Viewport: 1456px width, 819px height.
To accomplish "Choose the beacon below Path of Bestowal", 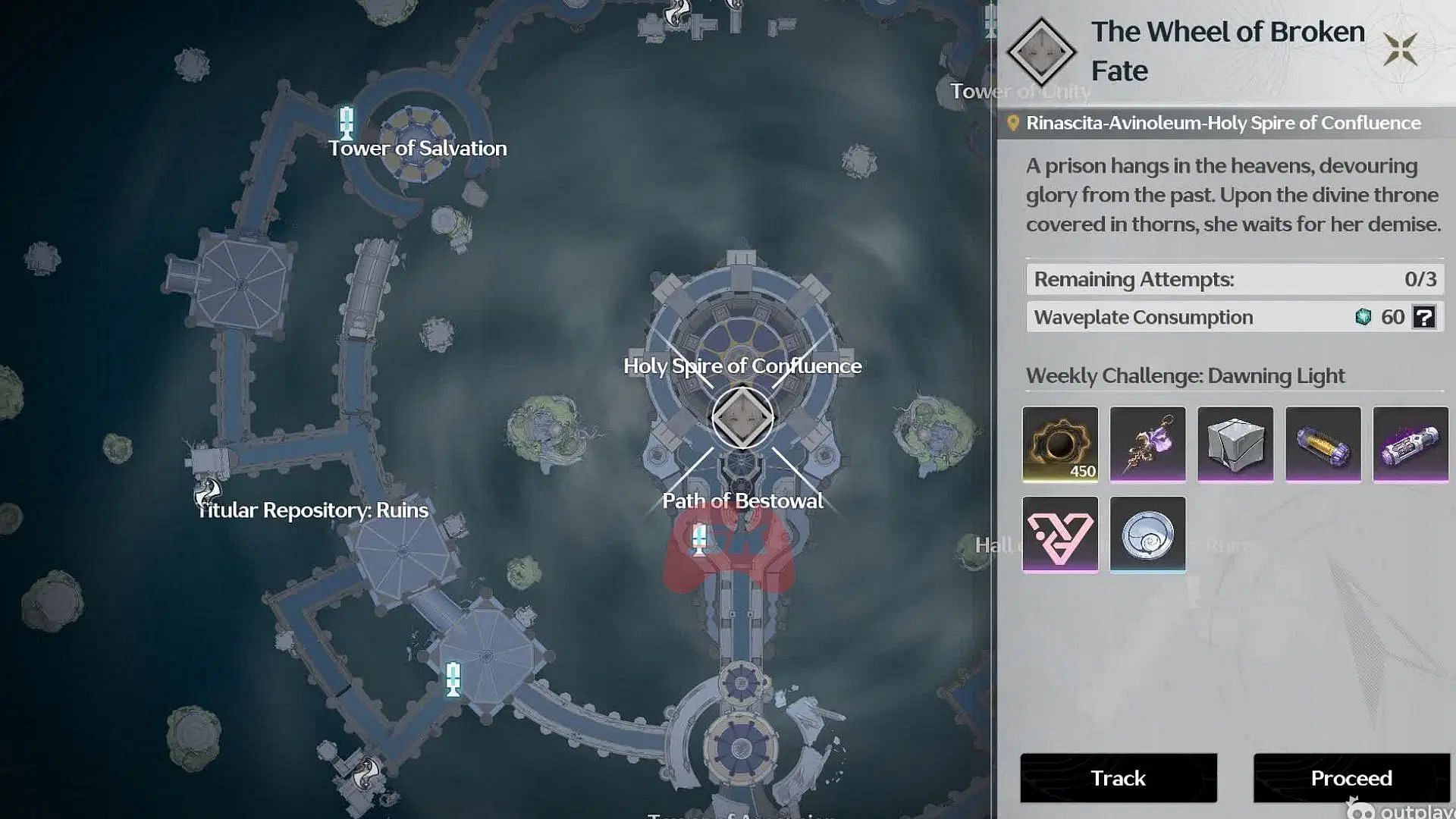I will 700,539.
